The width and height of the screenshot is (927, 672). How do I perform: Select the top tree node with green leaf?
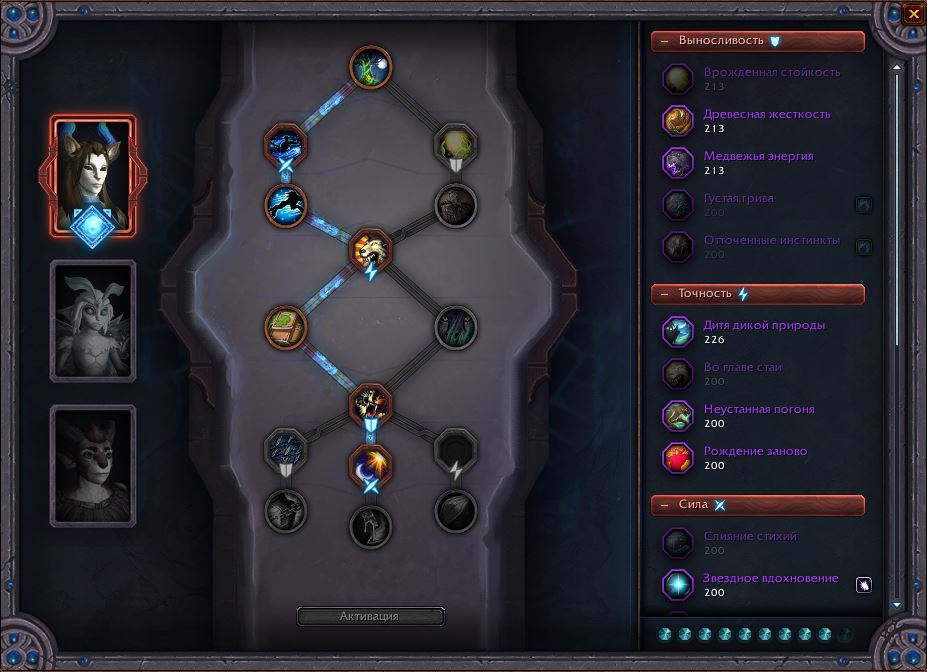pyautogui.click(x=370, y=67)
